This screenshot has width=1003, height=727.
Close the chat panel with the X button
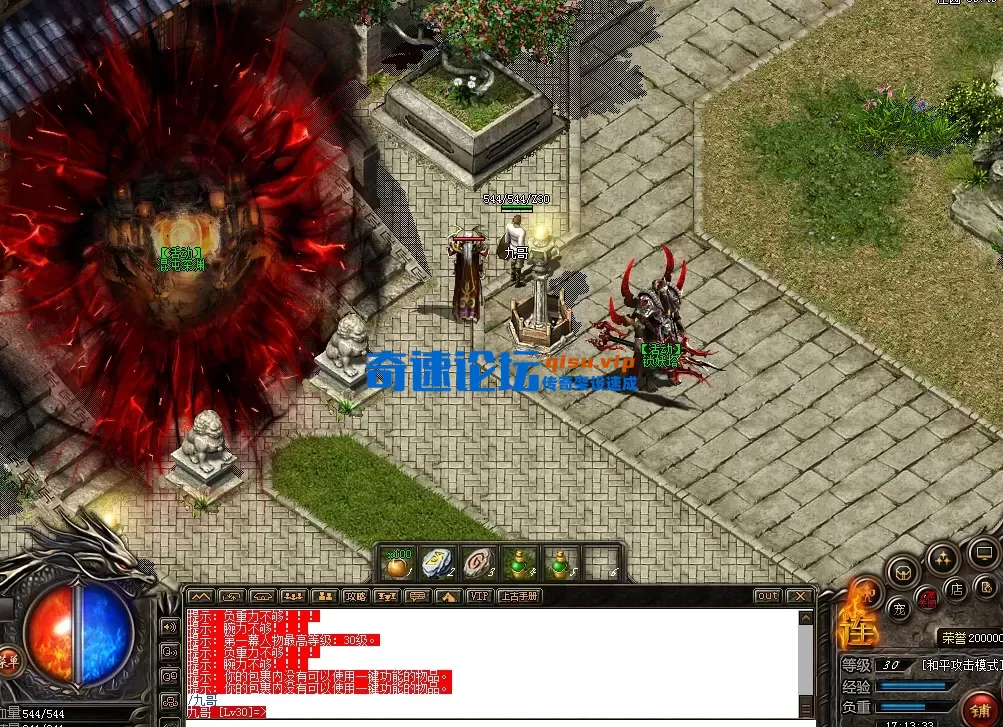coord(798,596)
